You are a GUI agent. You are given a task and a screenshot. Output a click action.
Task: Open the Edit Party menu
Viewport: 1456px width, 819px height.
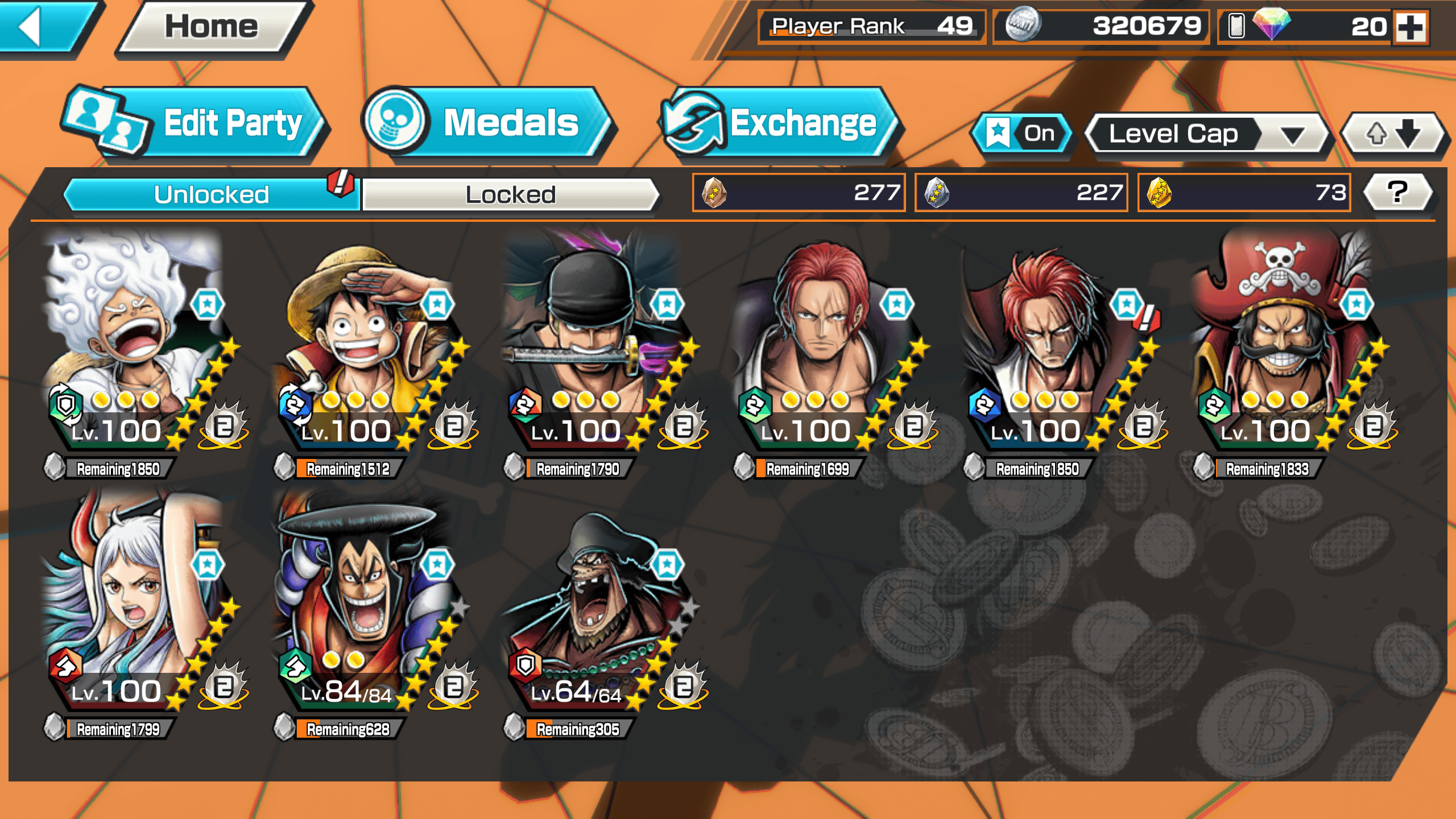pyautogui.click(x=193, y=123)
